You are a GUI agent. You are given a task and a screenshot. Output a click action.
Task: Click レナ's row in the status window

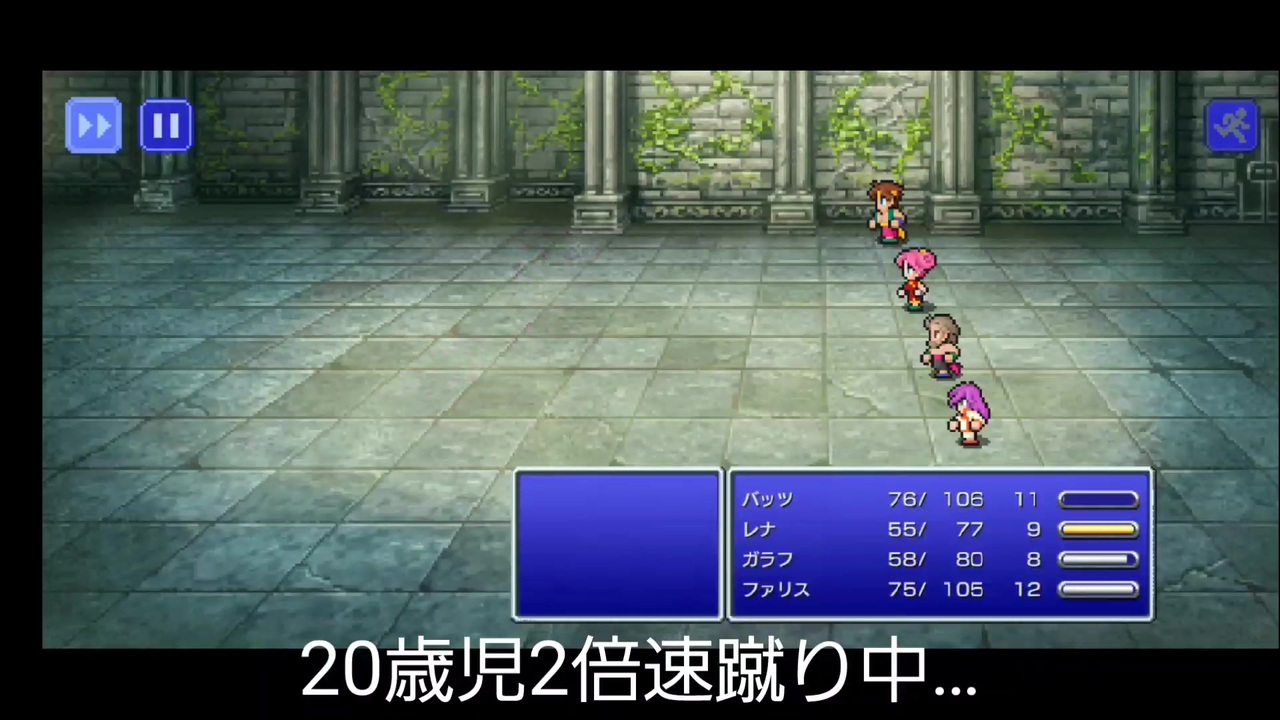point(758,530)
